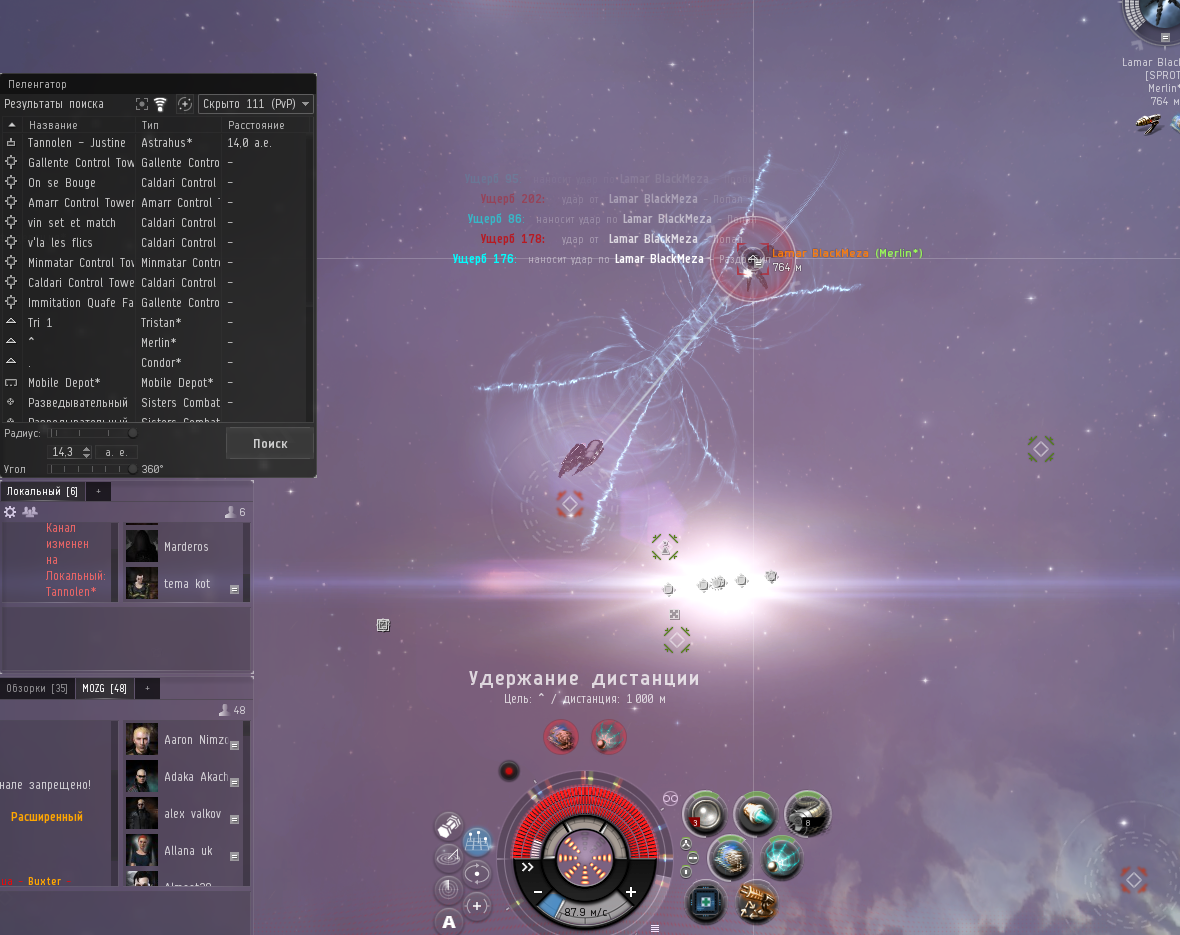Click the radius value stepper arrows
The height and width of the screenshot is (935, 1180).
click(x=86, y=452)
